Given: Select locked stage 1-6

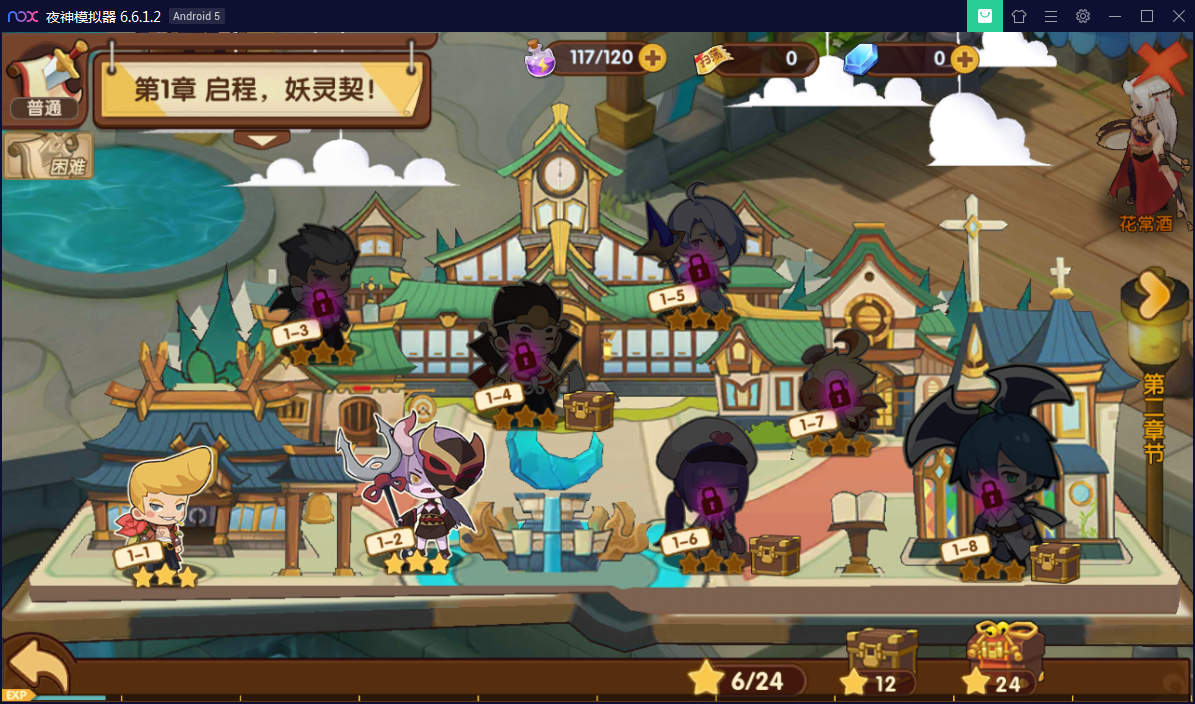Looking at the screenshot, I should tap(708, 495).
